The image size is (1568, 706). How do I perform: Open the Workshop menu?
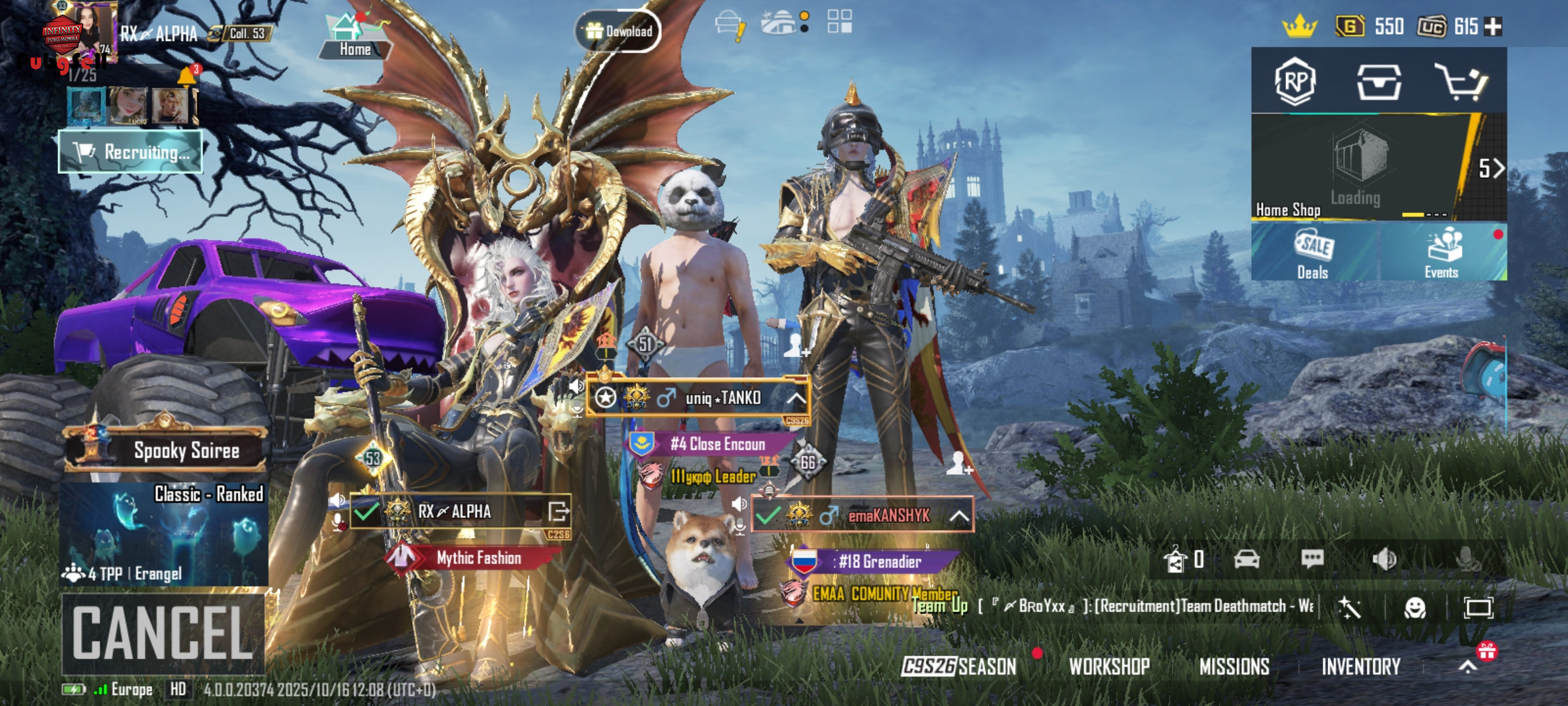[1109, 666]
